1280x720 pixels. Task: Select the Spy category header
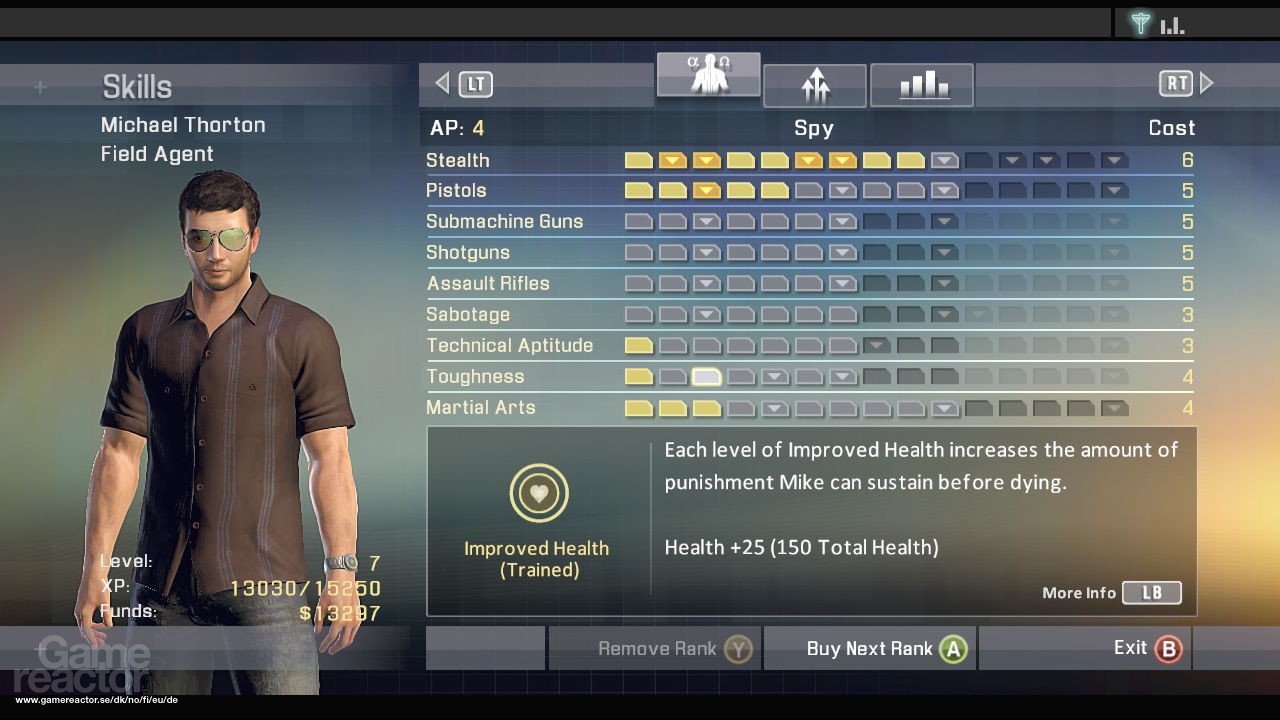pyautogui.click(x=812, y=128)
